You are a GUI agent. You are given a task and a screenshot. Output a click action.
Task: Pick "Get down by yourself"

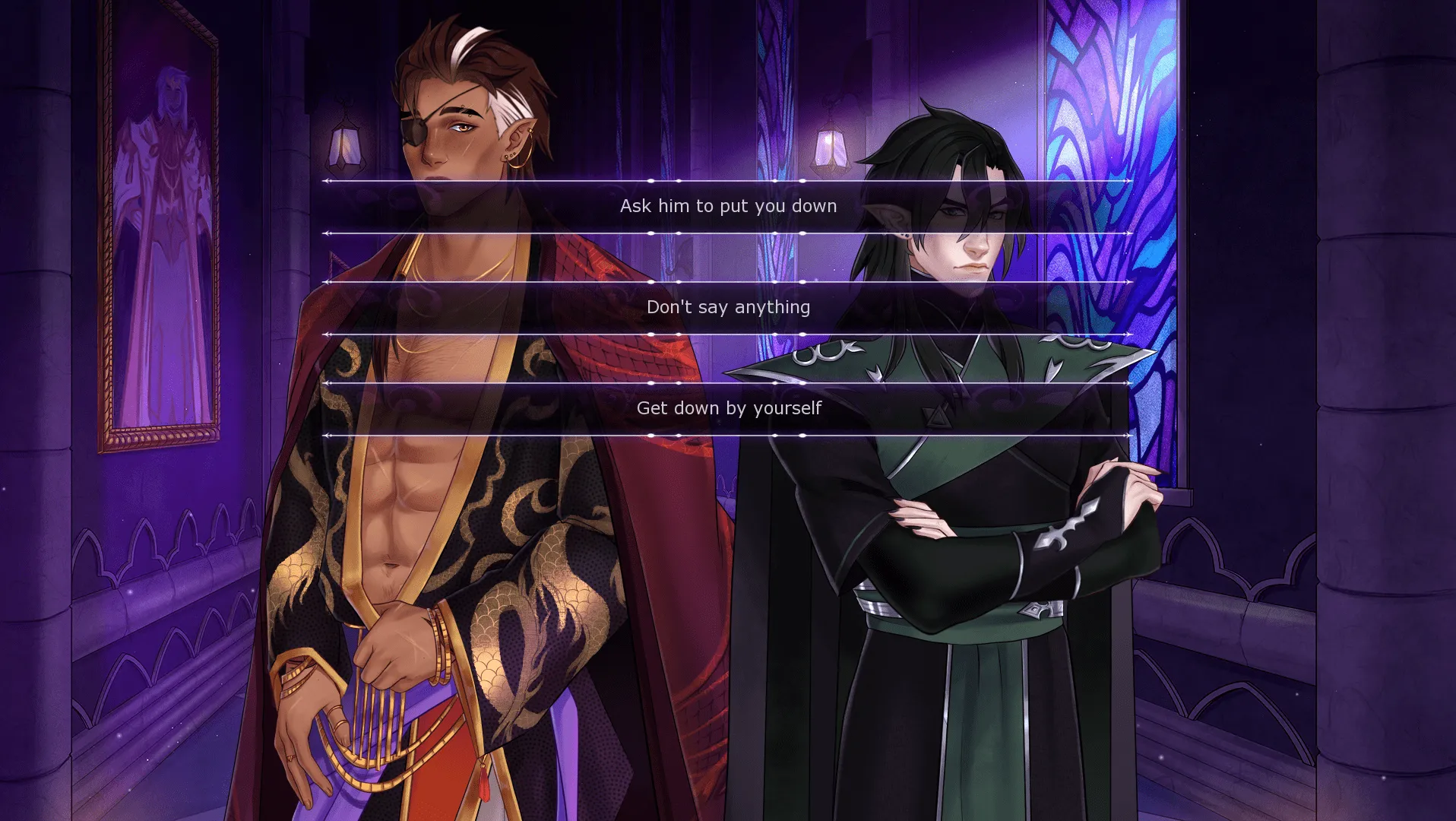727,408
